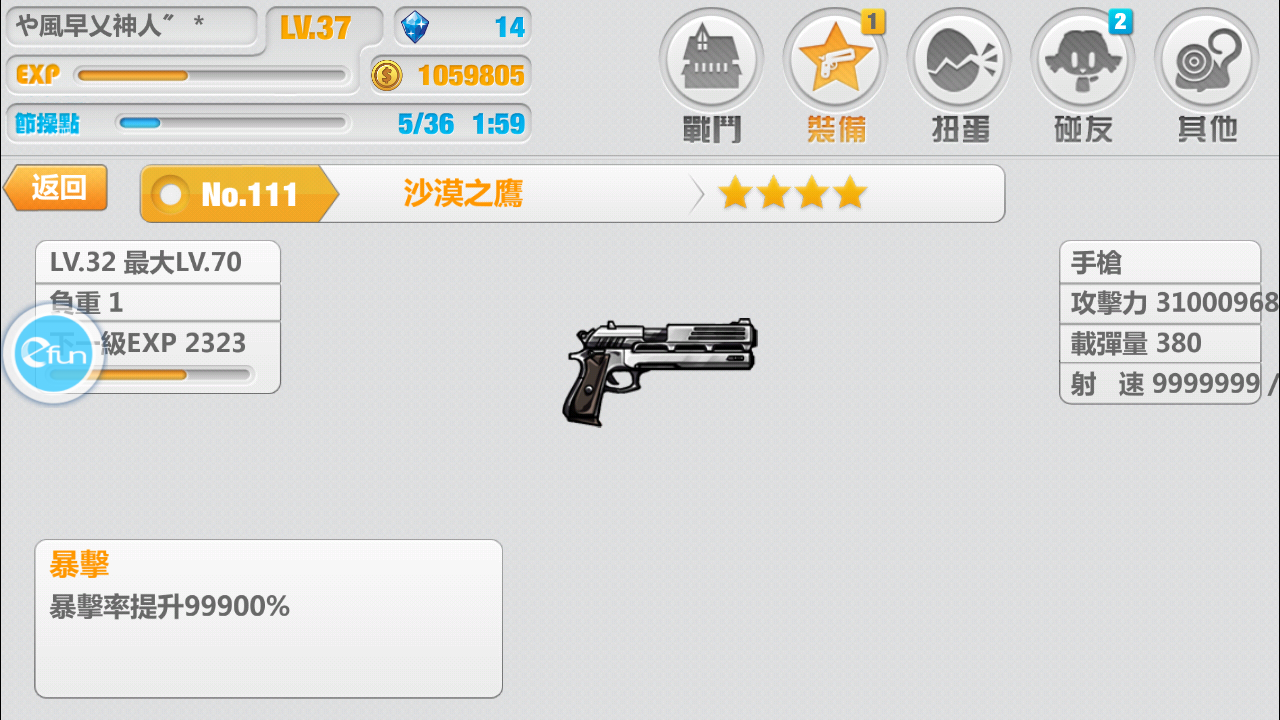Open the 扭蛋 gacha menu
1280x720 pixels.
[x=959, y=73]
